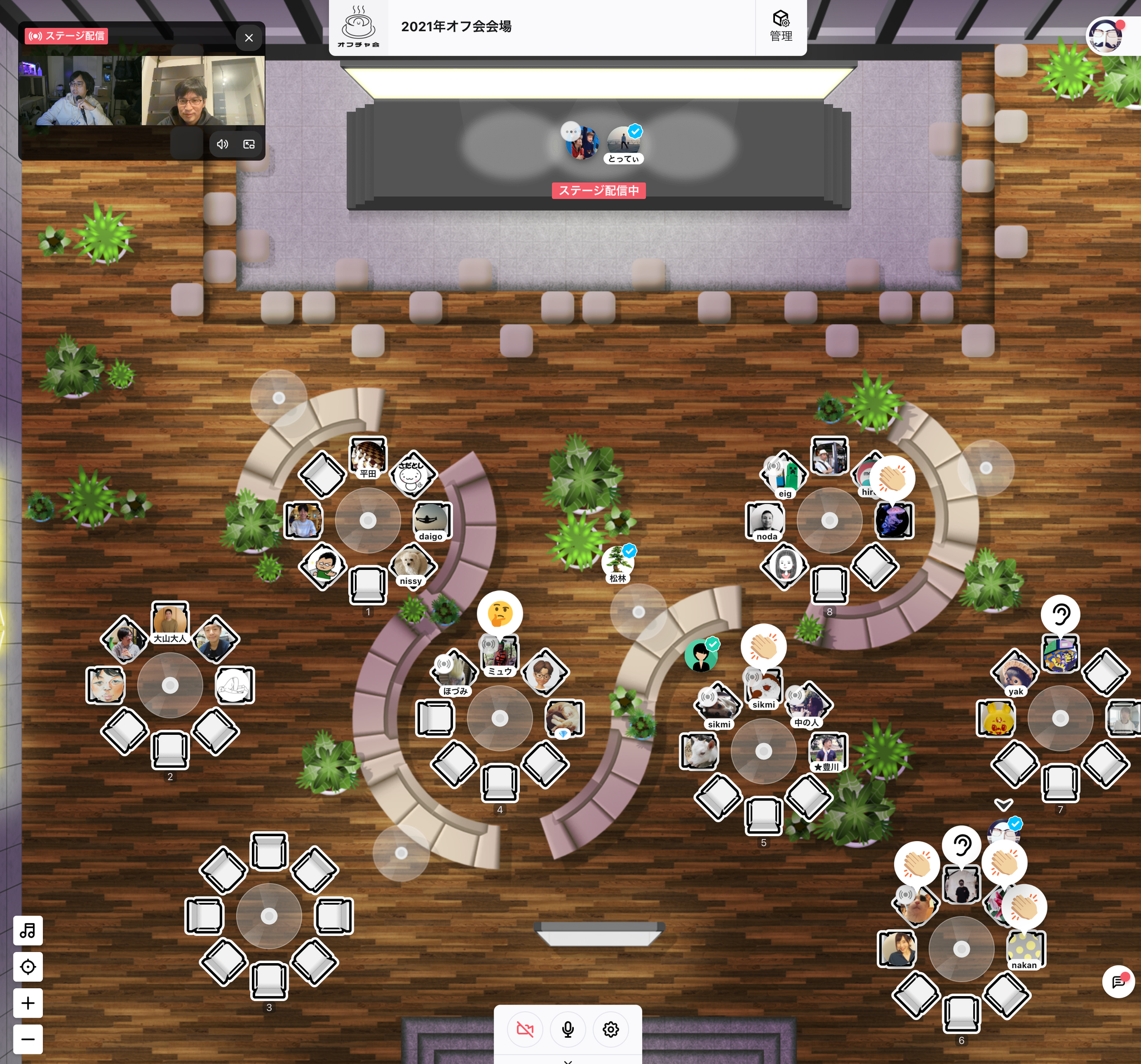The width and height of the screenshot is (1141, 1064).
Task: Select the noda avatar at table 8
Action: (x=765, y=519)
